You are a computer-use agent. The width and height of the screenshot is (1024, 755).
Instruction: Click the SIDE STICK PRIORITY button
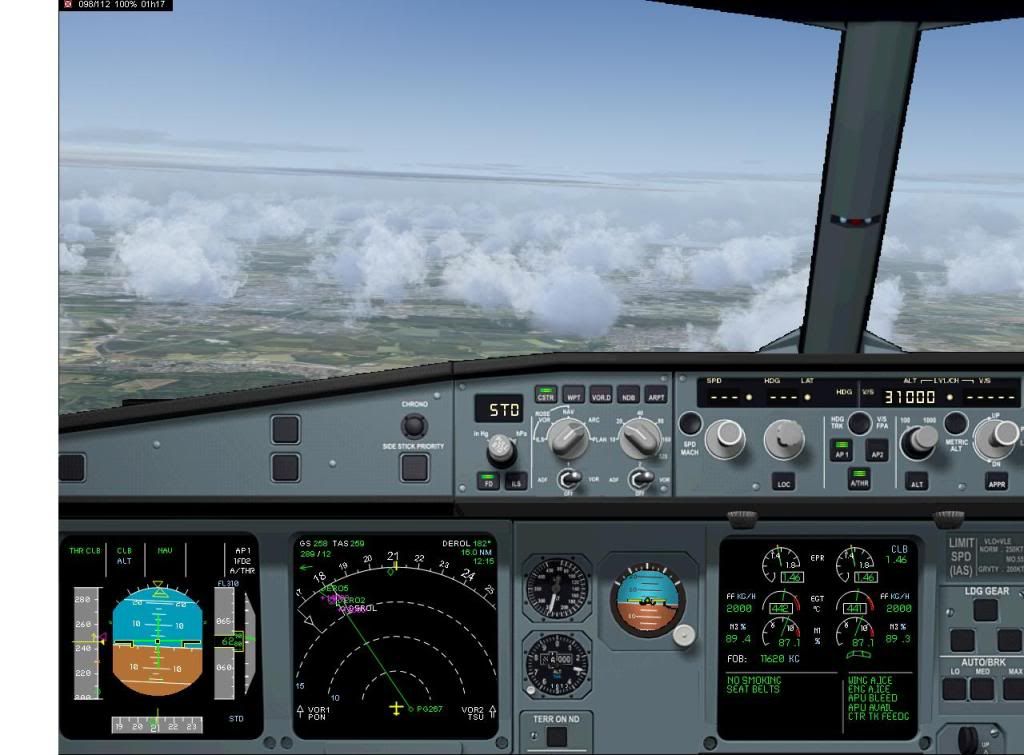coord(414,467)
